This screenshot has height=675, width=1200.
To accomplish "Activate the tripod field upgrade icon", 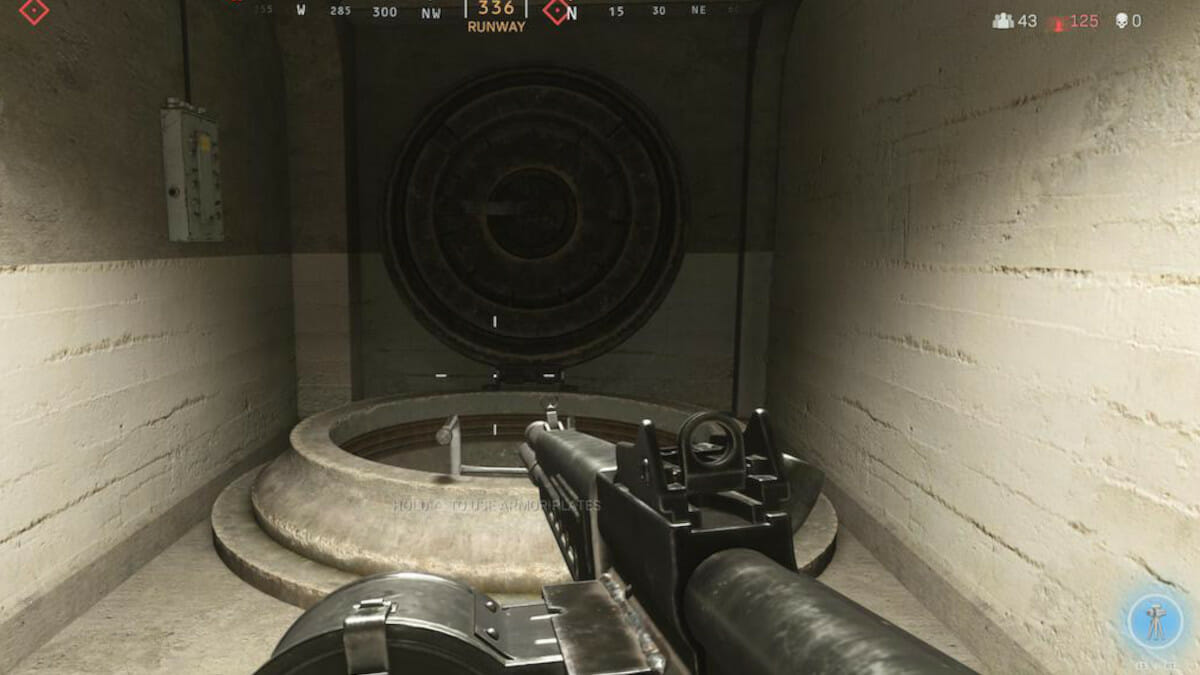I will [x=1155, y=622].
